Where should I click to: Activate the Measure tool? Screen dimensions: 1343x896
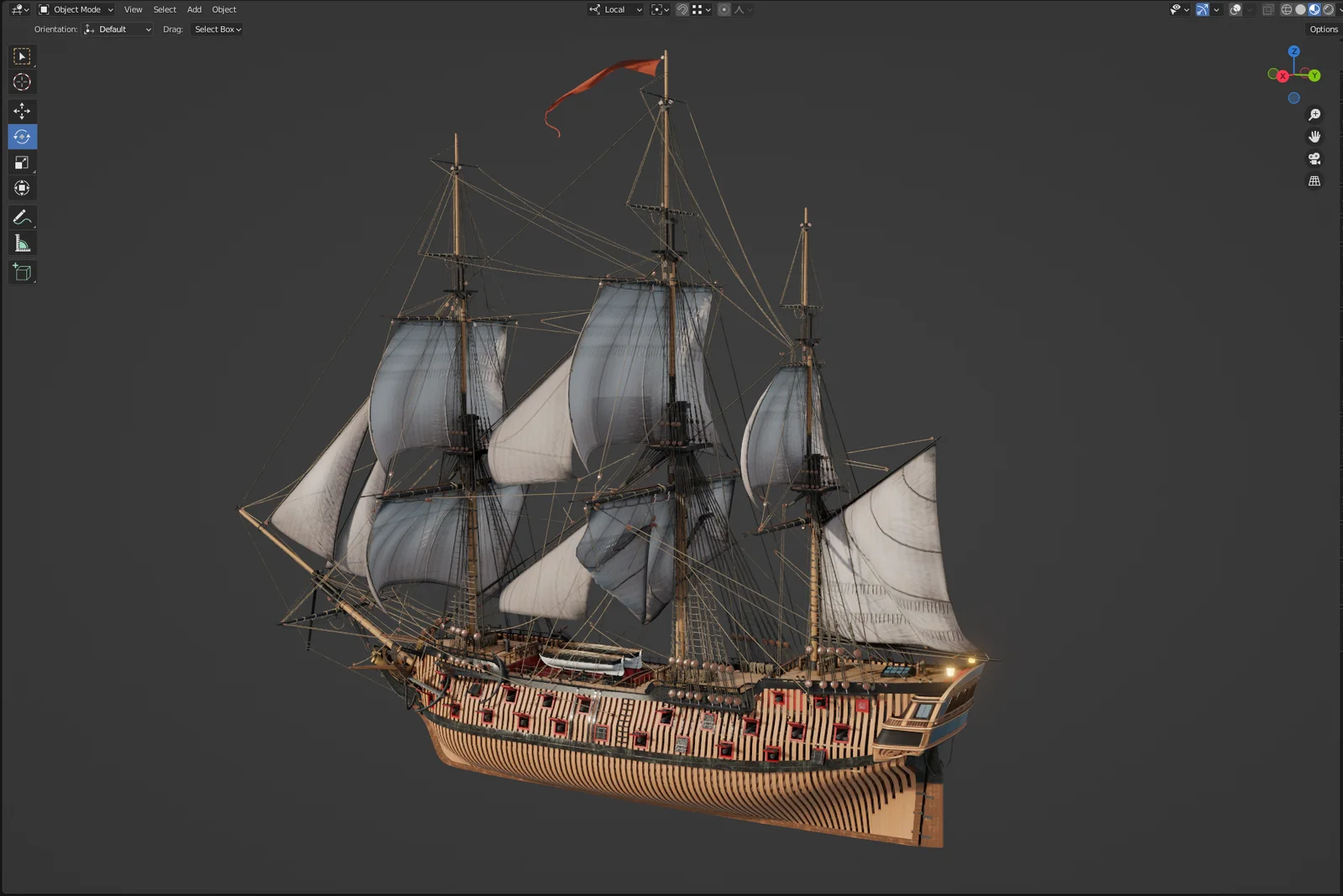pyautogui.click(x=22, y=243)
